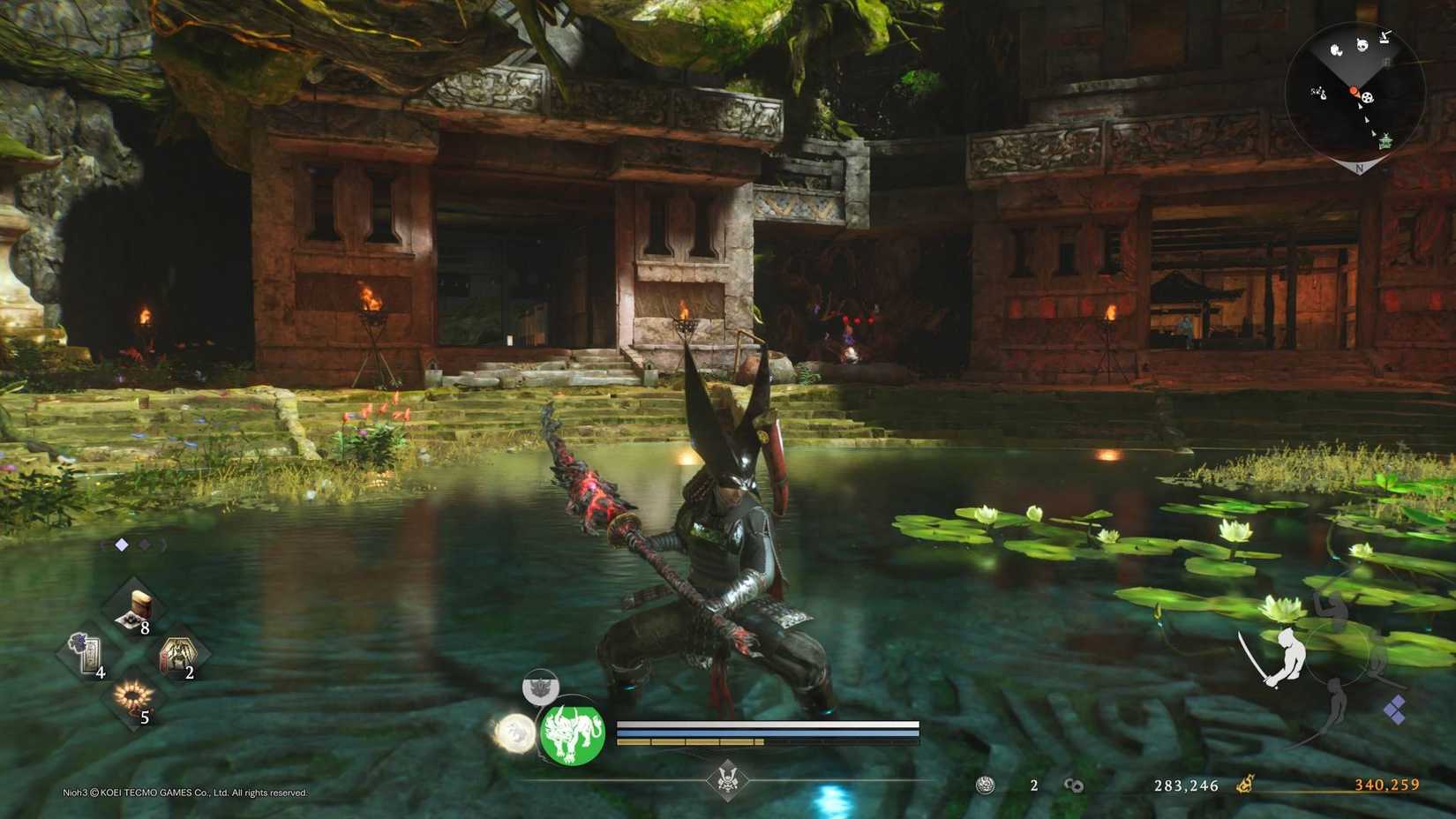Click the golden key icon next to 340,259
Image resolution: width=1456 pixels, height=819 pixels.
[1245, 785]
